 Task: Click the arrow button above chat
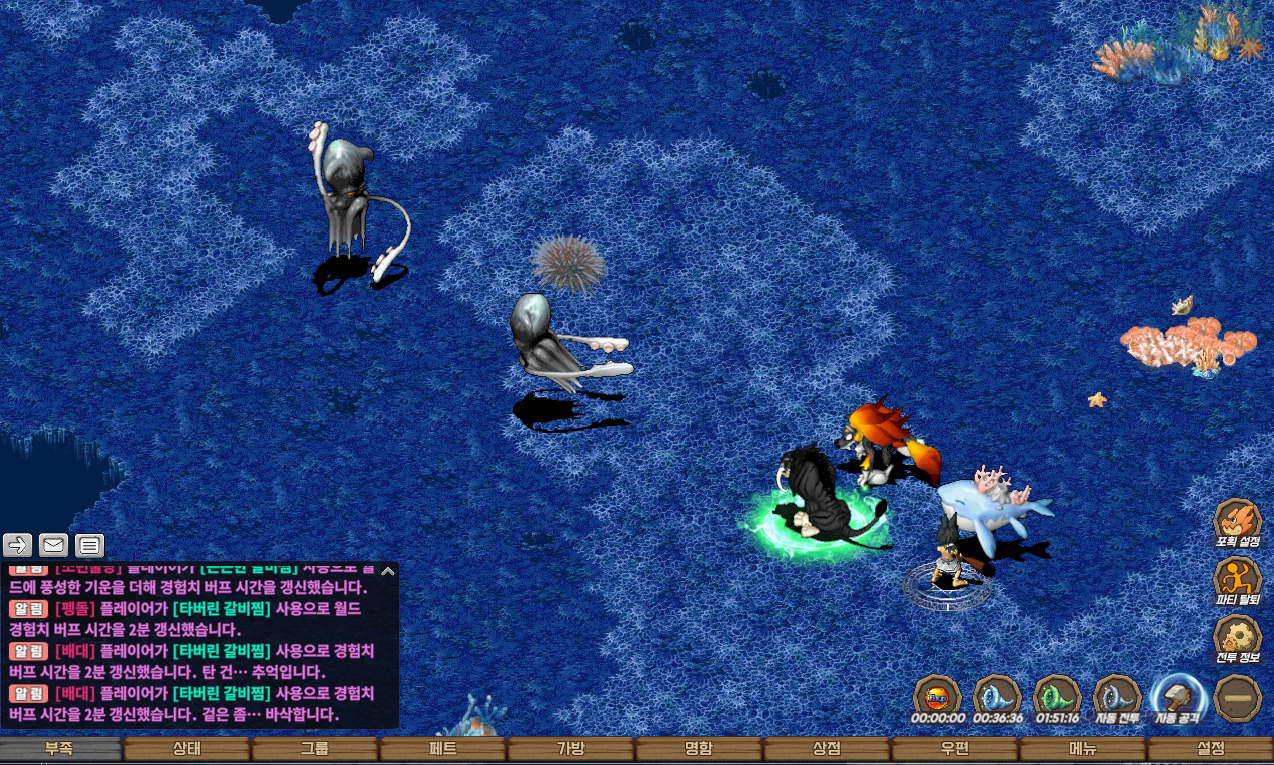point(18,545)
